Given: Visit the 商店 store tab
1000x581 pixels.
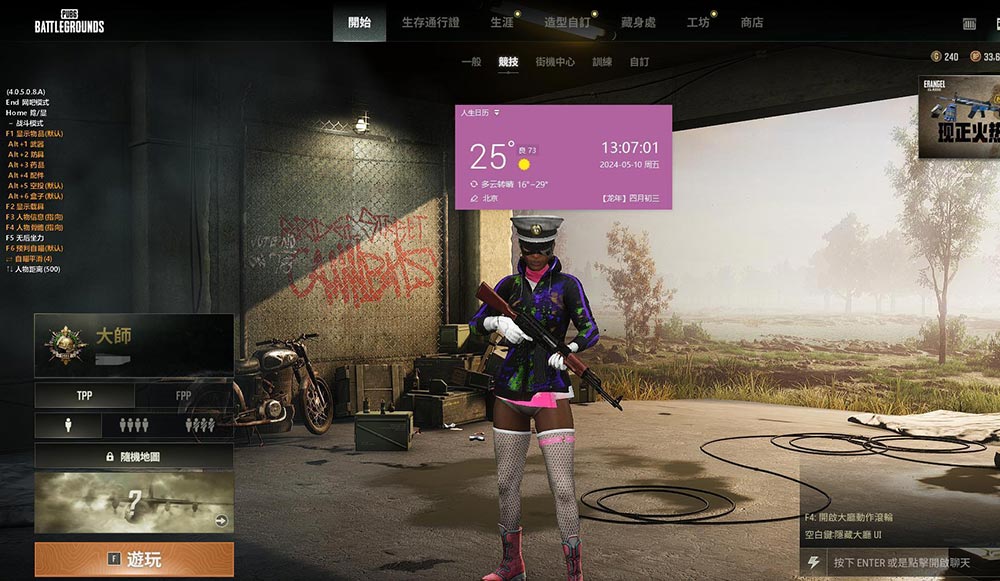Looking at the screenshot, I should [x=752, y=22].
